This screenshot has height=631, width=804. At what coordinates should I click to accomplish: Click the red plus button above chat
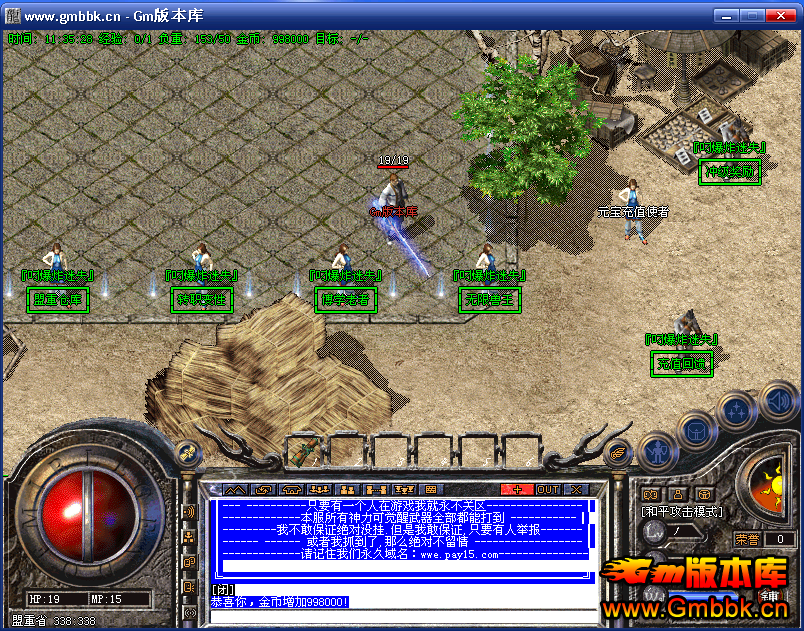tap(516, 489)
